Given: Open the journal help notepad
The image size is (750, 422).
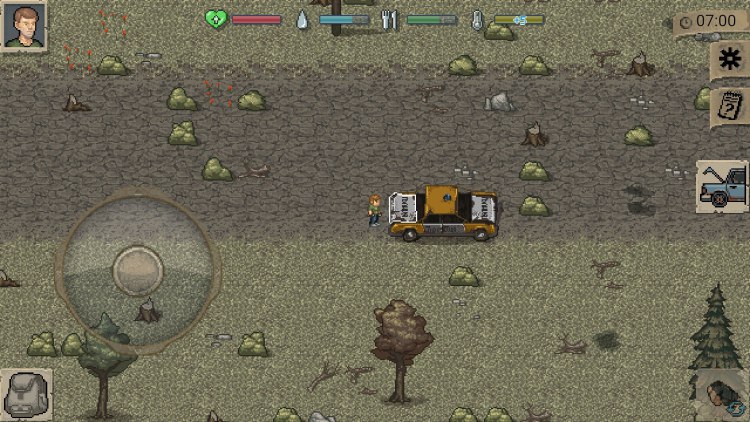Looking at the screenshot, I should point(730,106).
